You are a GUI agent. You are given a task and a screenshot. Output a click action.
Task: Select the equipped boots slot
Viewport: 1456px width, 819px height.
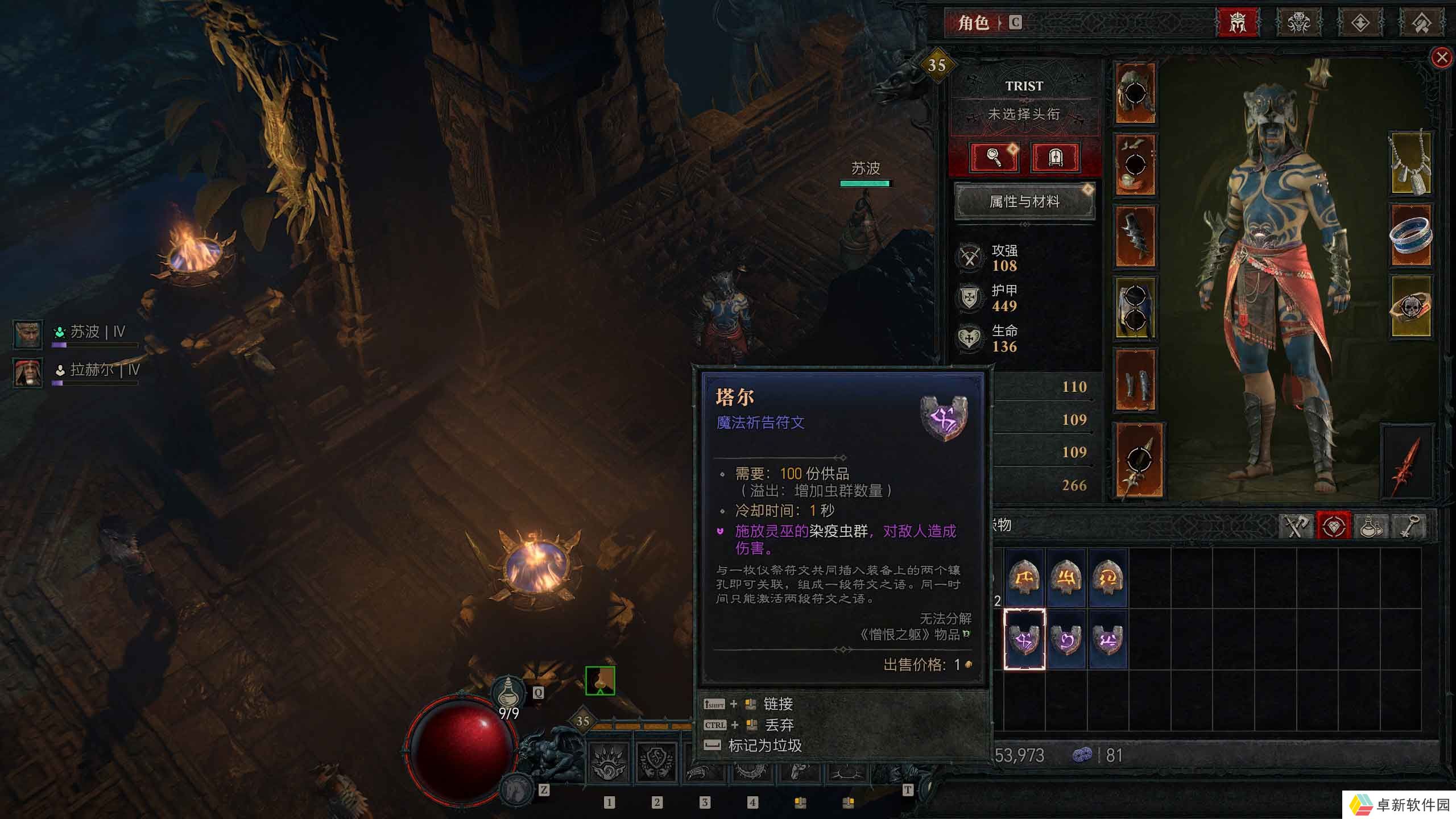point(1135,379)
